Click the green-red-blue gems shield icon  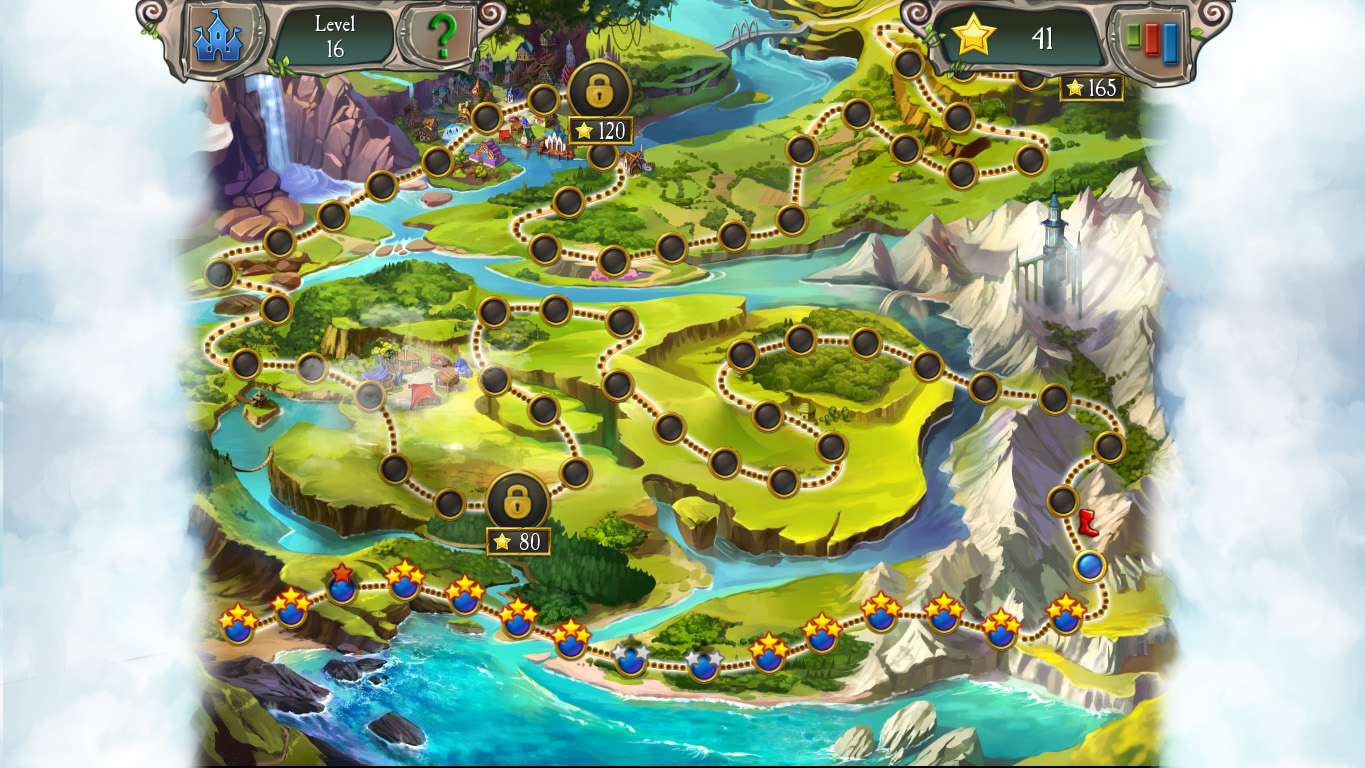coord(1152,40)
